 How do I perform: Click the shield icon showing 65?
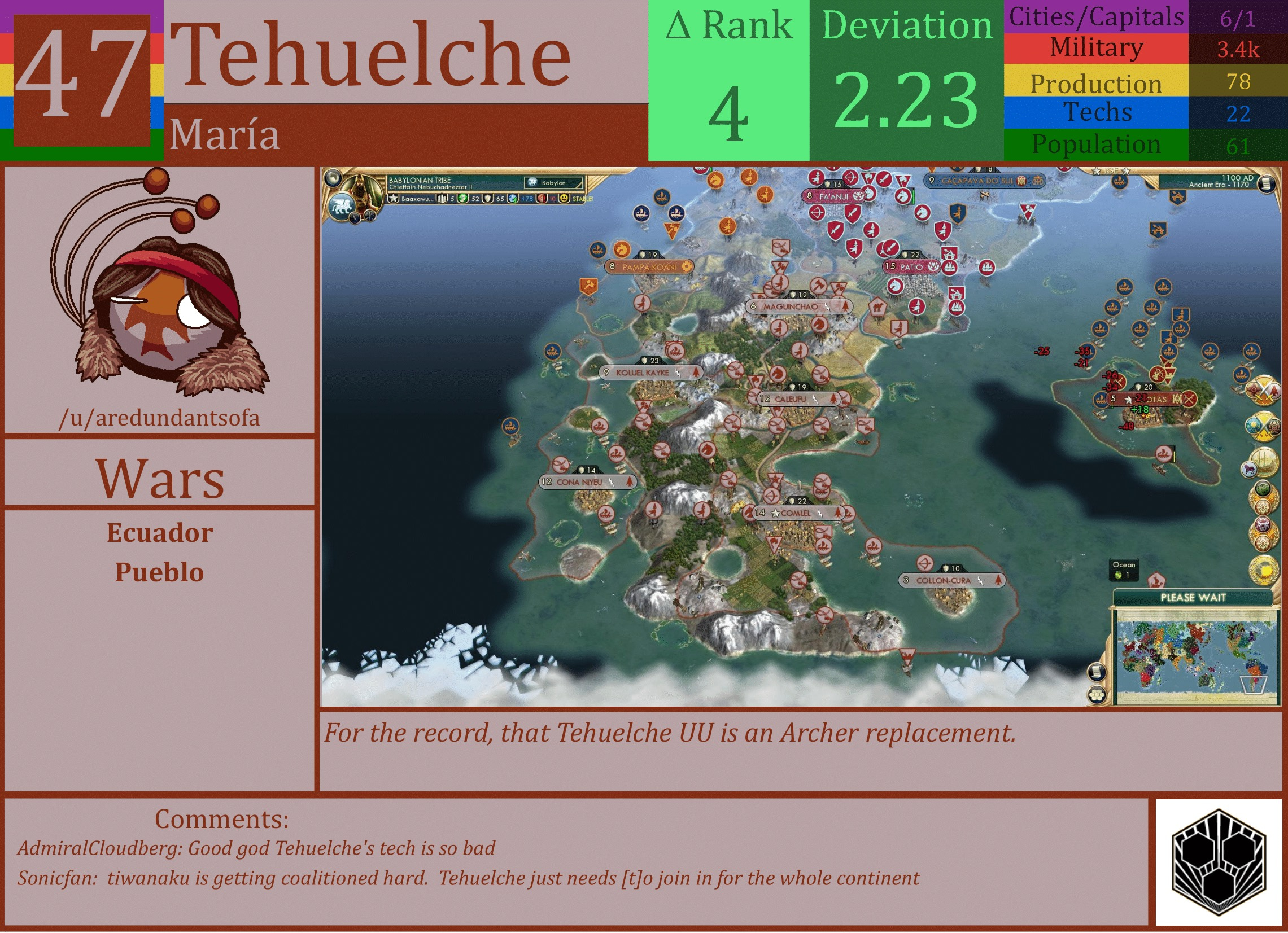(487, 200)
